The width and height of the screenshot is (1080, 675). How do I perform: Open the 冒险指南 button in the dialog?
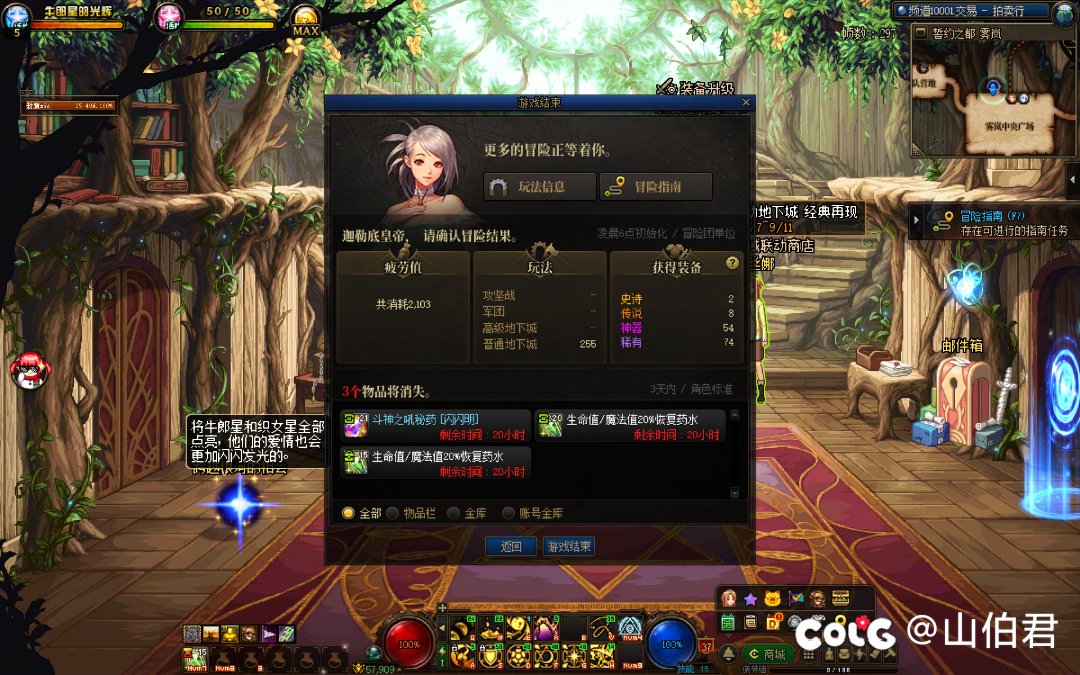(x=655, y=187)
